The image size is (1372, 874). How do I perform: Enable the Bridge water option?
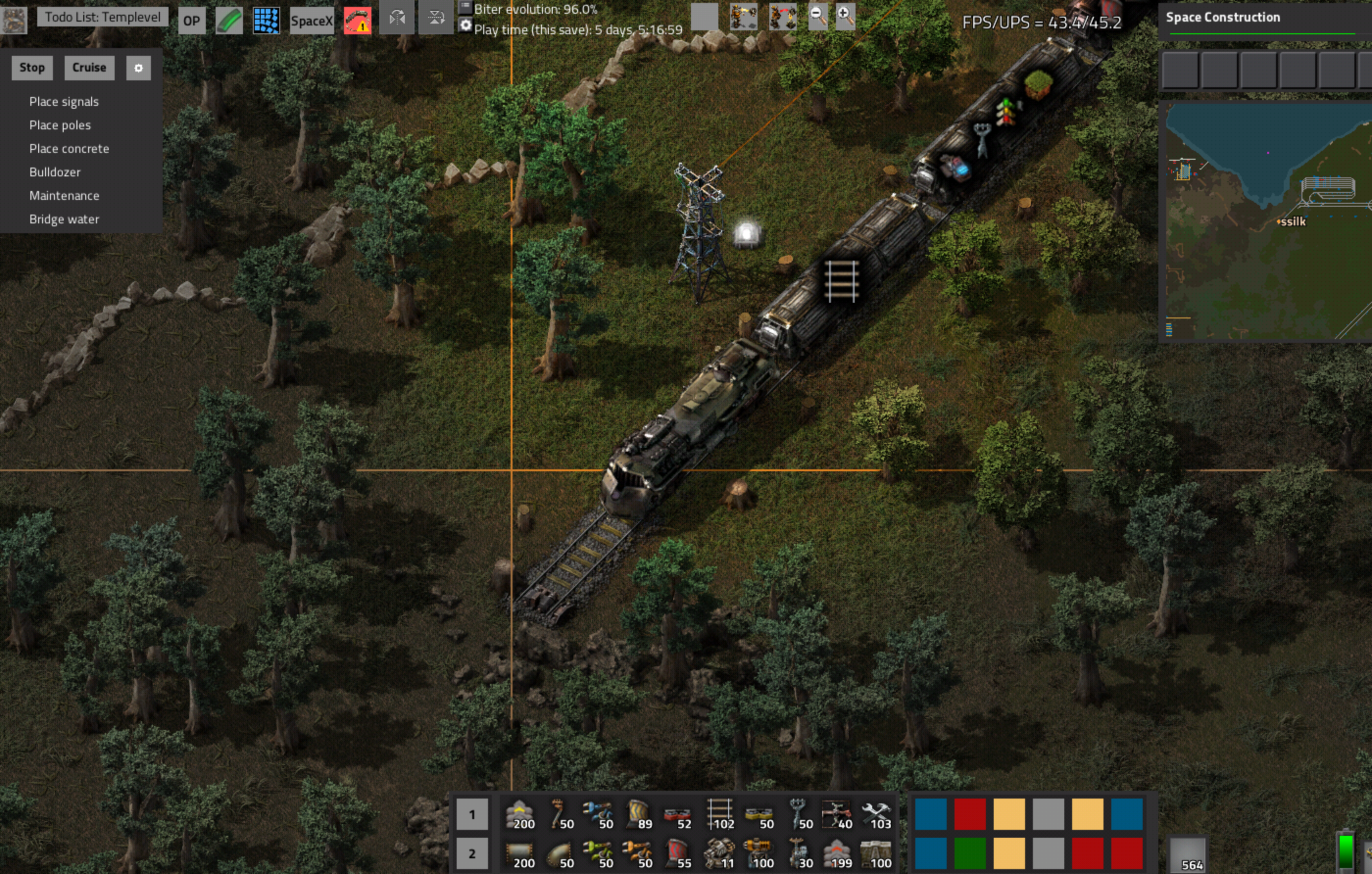(x=64, y=219)
